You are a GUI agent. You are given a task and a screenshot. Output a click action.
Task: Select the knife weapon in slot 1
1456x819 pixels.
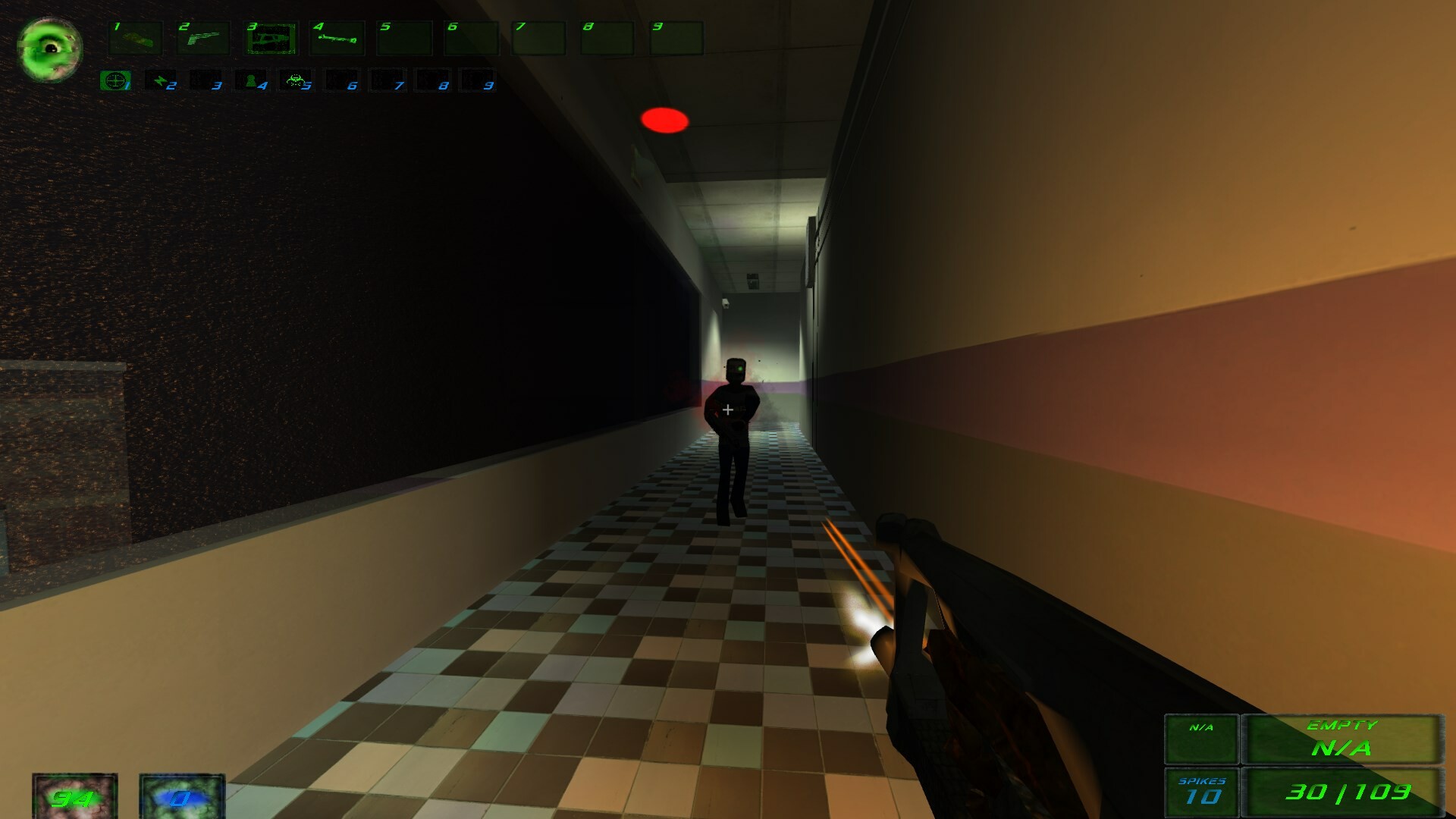tap(136, 38)
